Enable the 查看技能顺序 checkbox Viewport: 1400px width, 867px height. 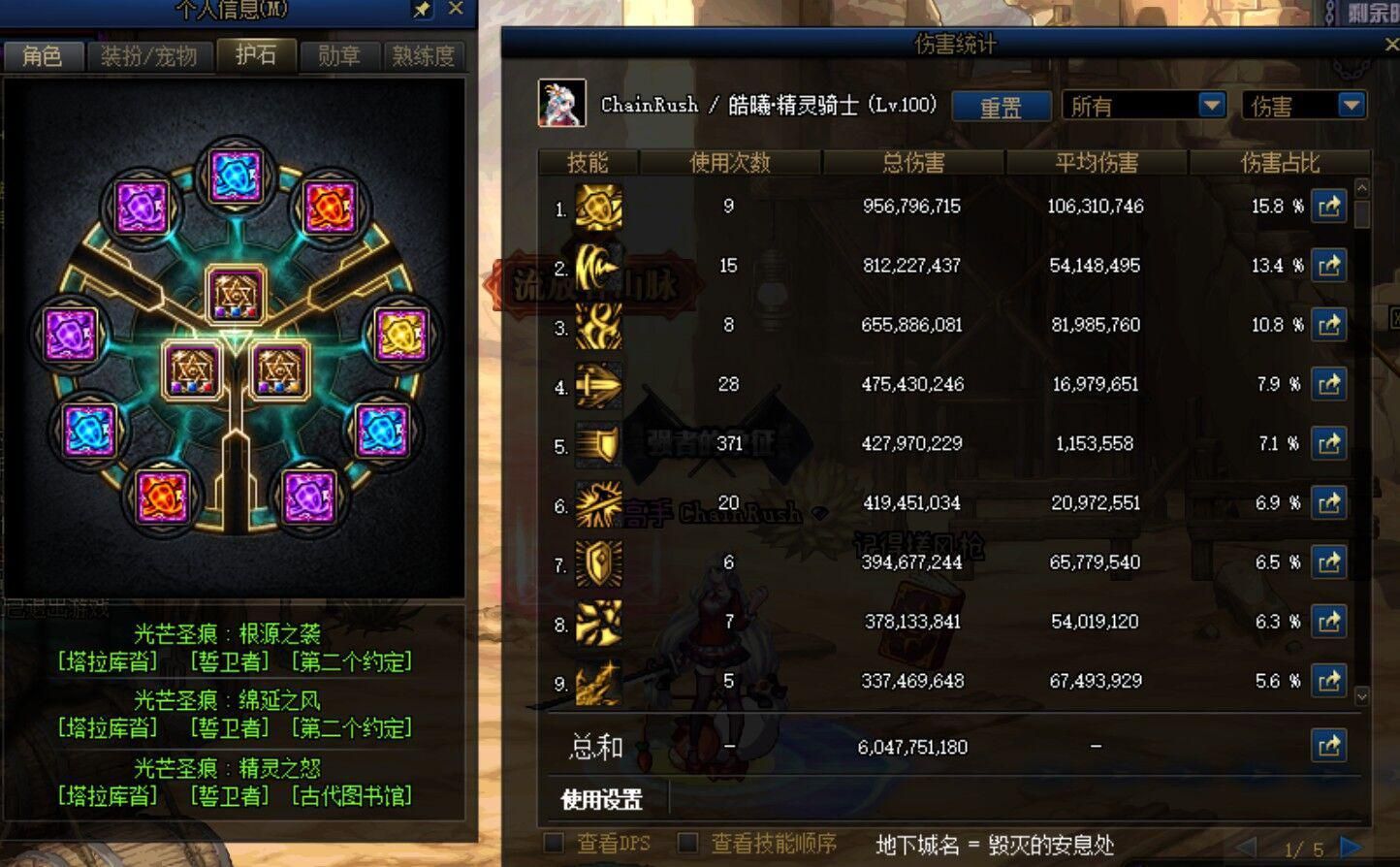click(x=690, y=843)
